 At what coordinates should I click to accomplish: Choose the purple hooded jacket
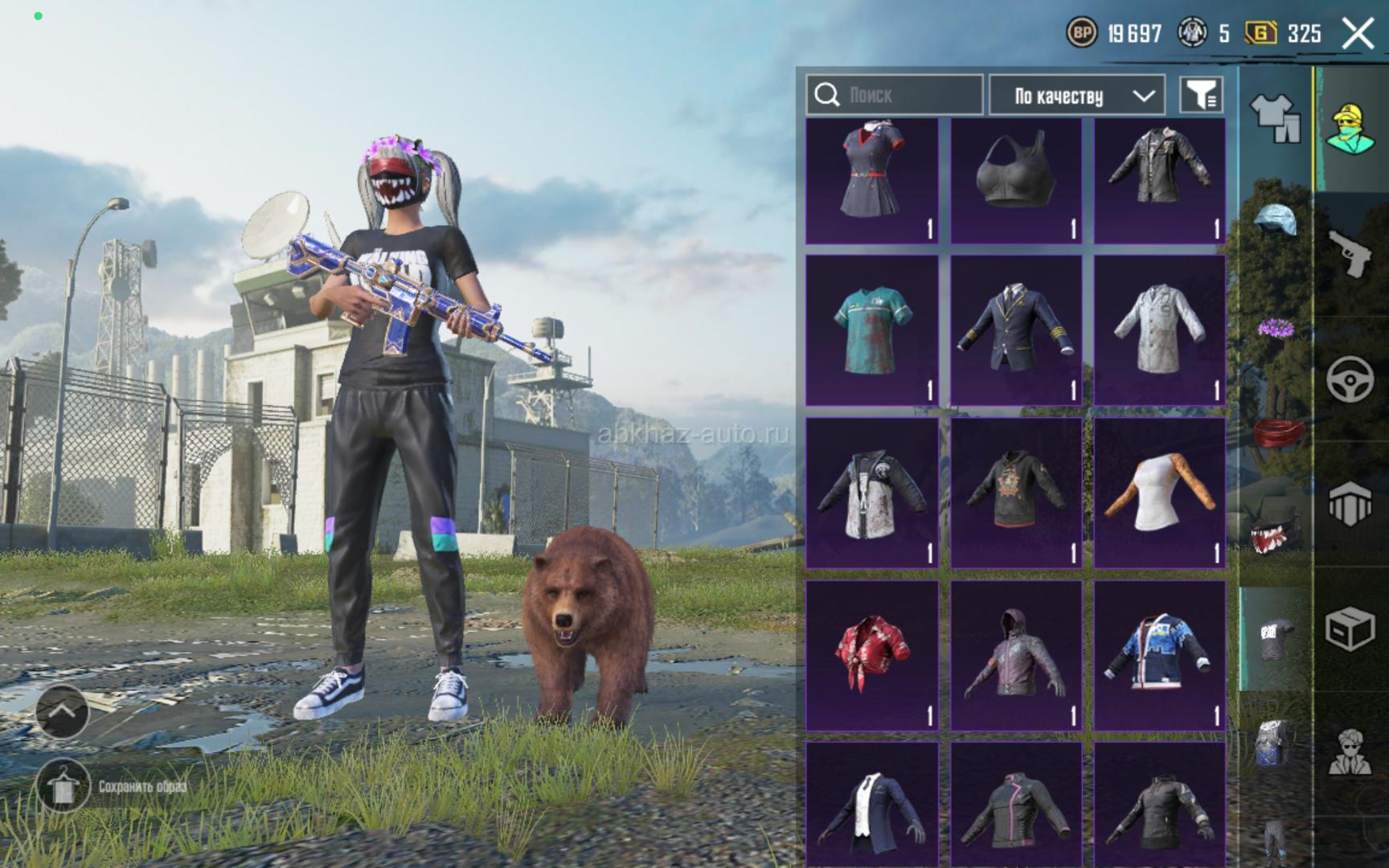tap(1016, 655)
